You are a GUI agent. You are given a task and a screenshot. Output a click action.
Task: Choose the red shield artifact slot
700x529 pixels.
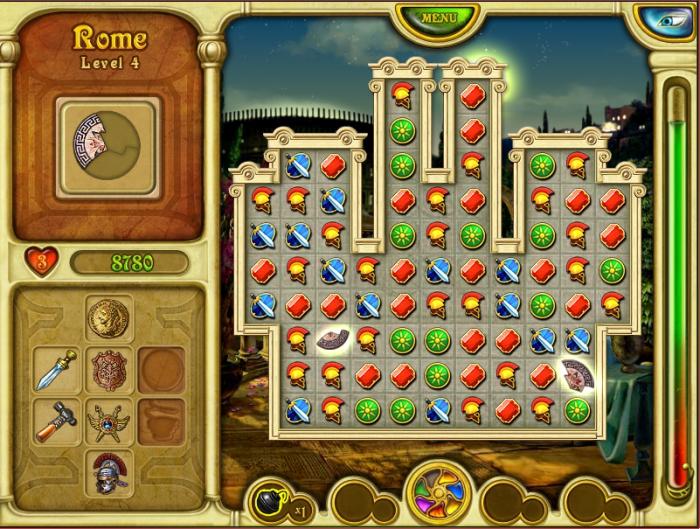pos(109,370)
